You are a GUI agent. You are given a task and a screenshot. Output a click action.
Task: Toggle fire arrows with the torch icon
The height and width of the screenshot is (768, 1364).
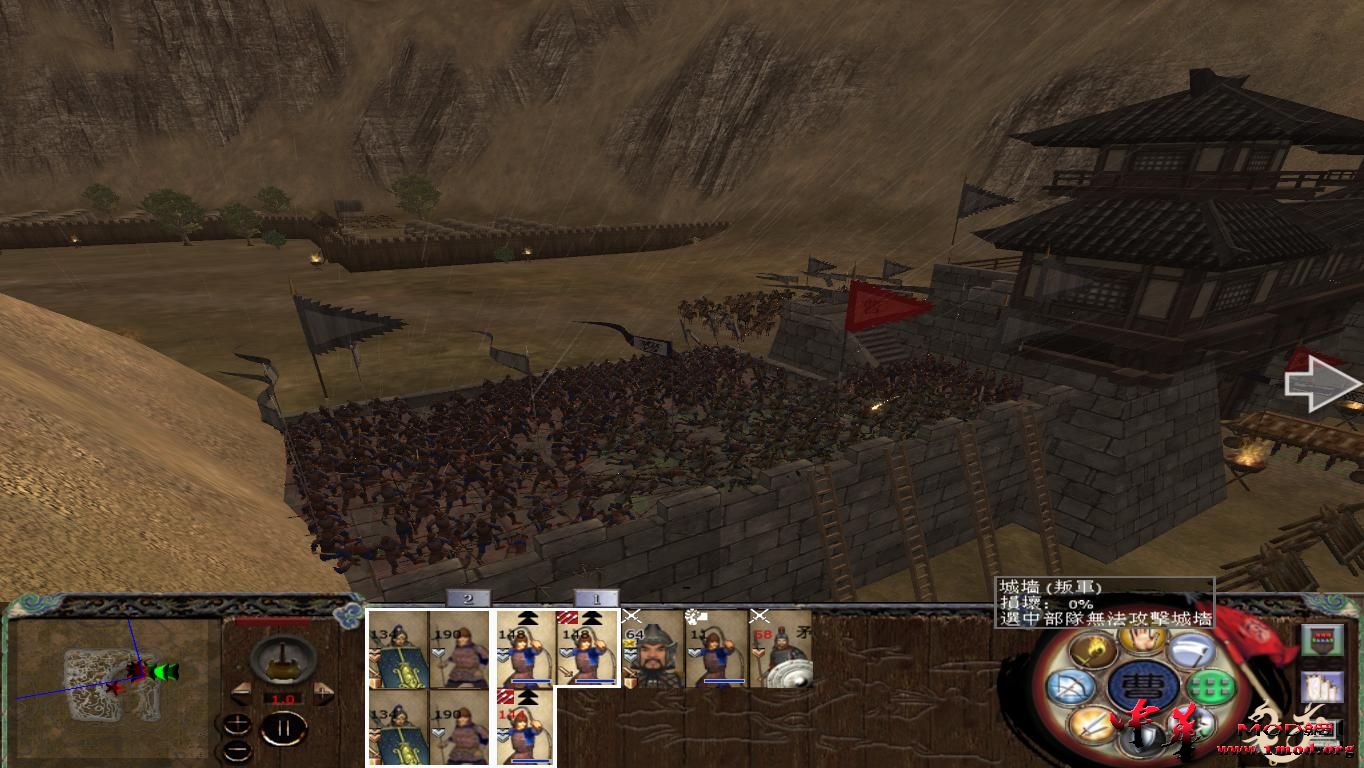[1092, 650]
